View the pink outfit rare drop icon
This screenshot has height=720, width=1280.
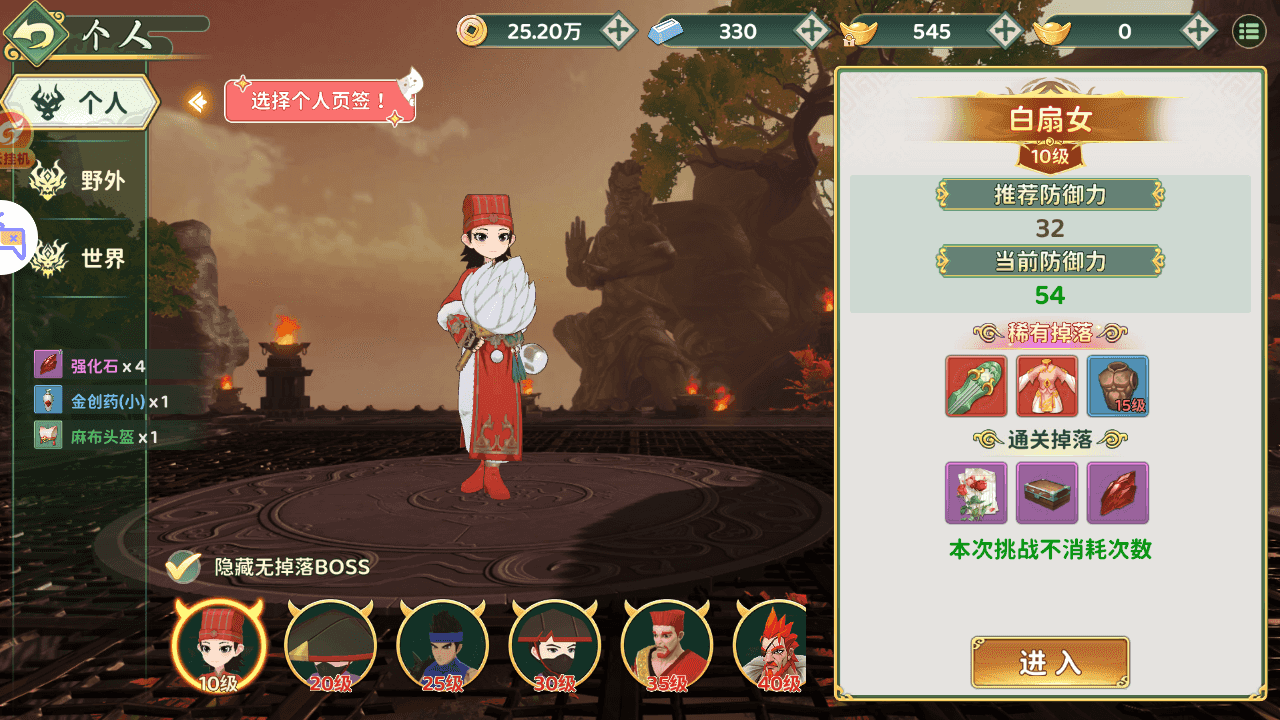[x=1046, y=386]
